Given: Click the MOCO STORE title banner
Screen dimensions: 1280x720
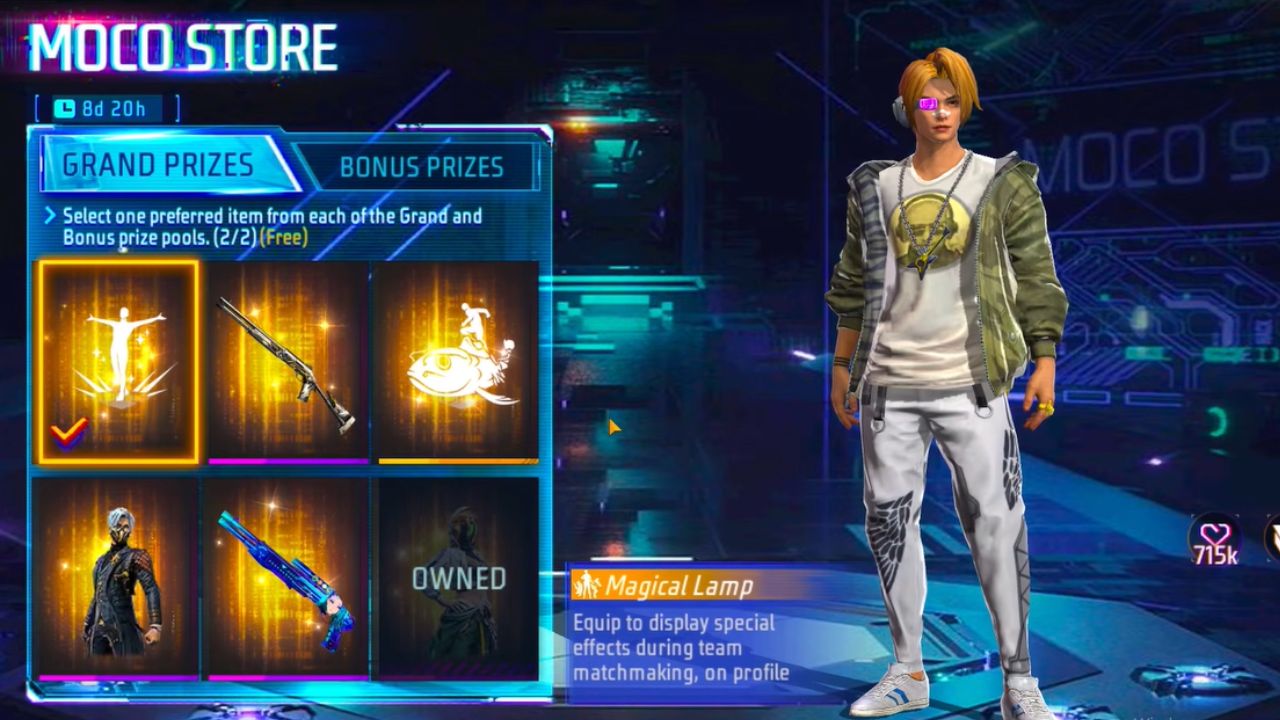Looking at the screenshot, I should 180,45.
